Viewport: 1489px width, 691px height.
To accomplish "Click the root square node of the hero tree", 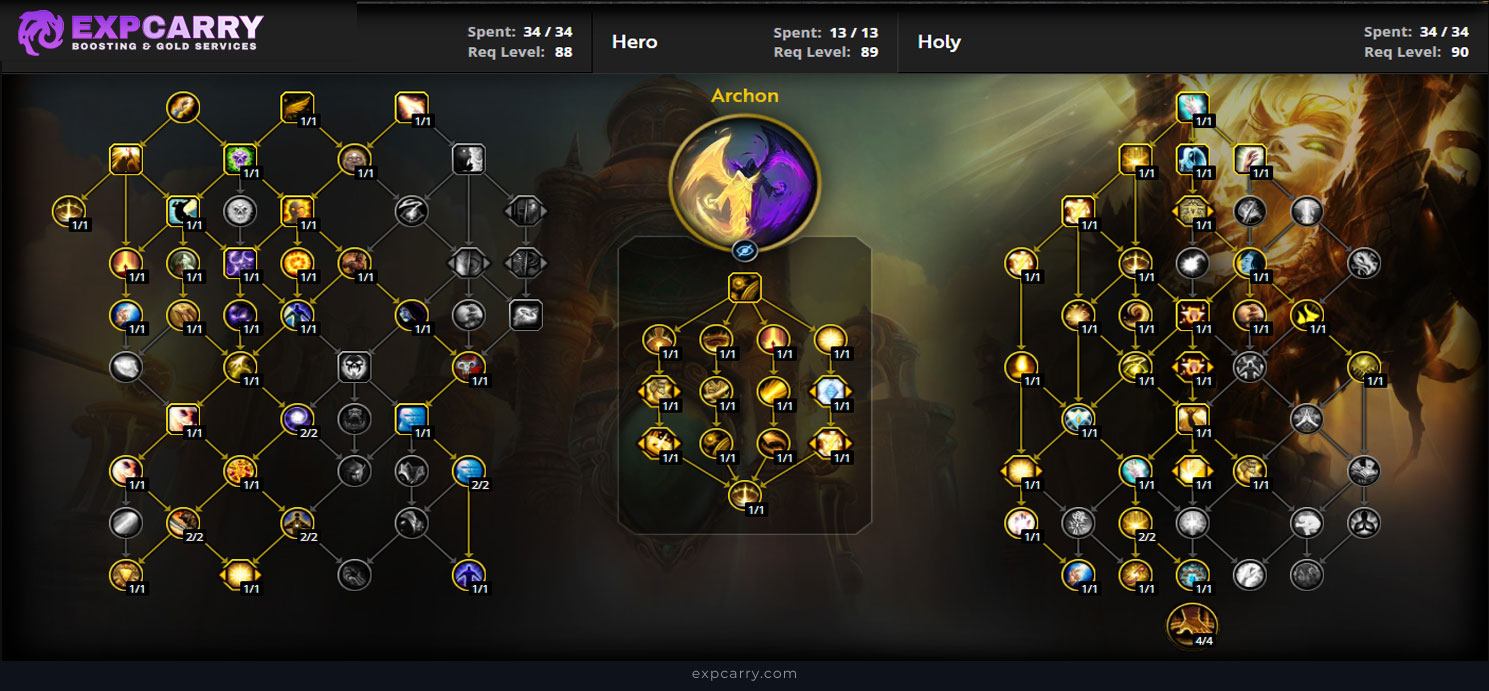I will tap(744, 288).
